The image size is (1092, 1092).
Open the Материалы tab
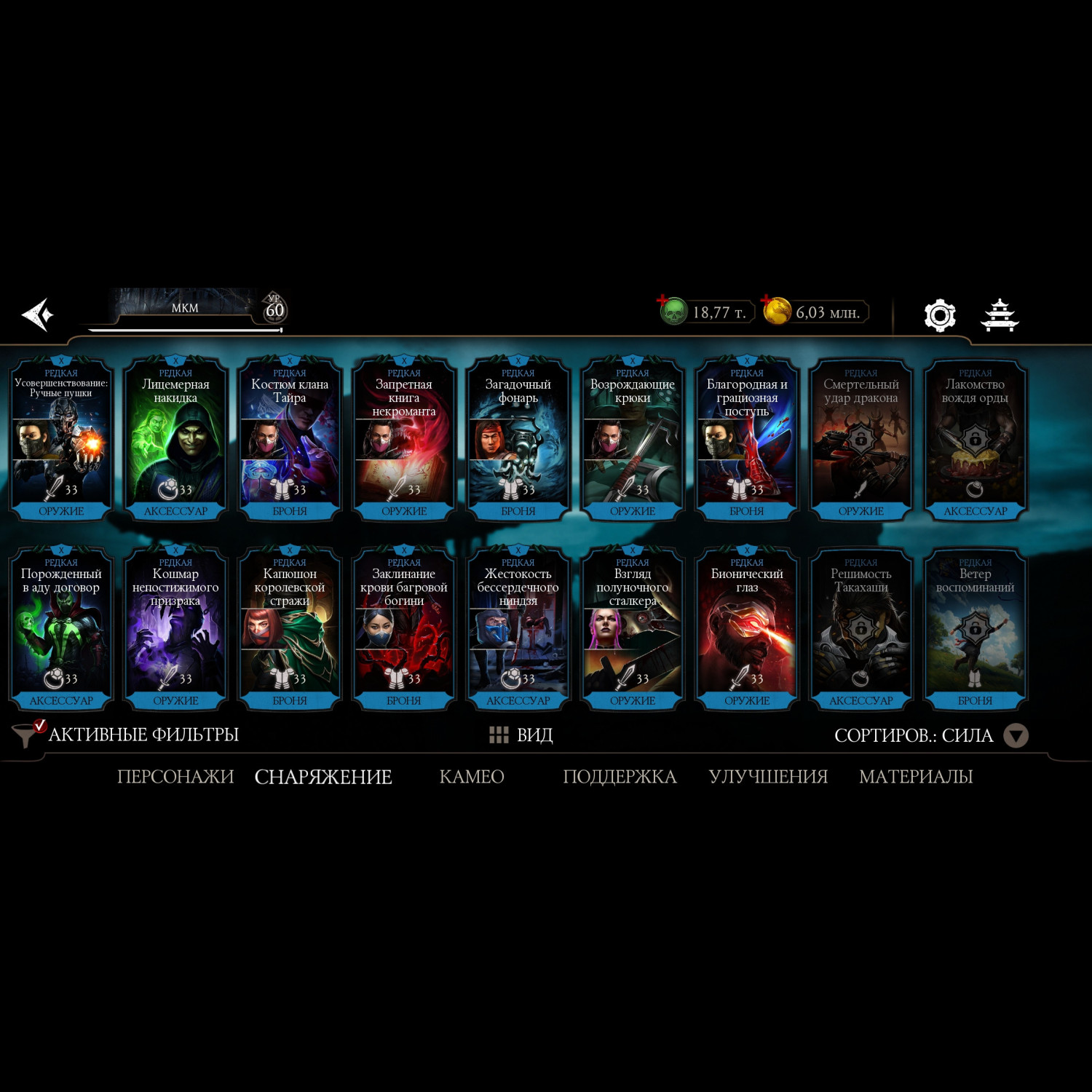(916, 777)
